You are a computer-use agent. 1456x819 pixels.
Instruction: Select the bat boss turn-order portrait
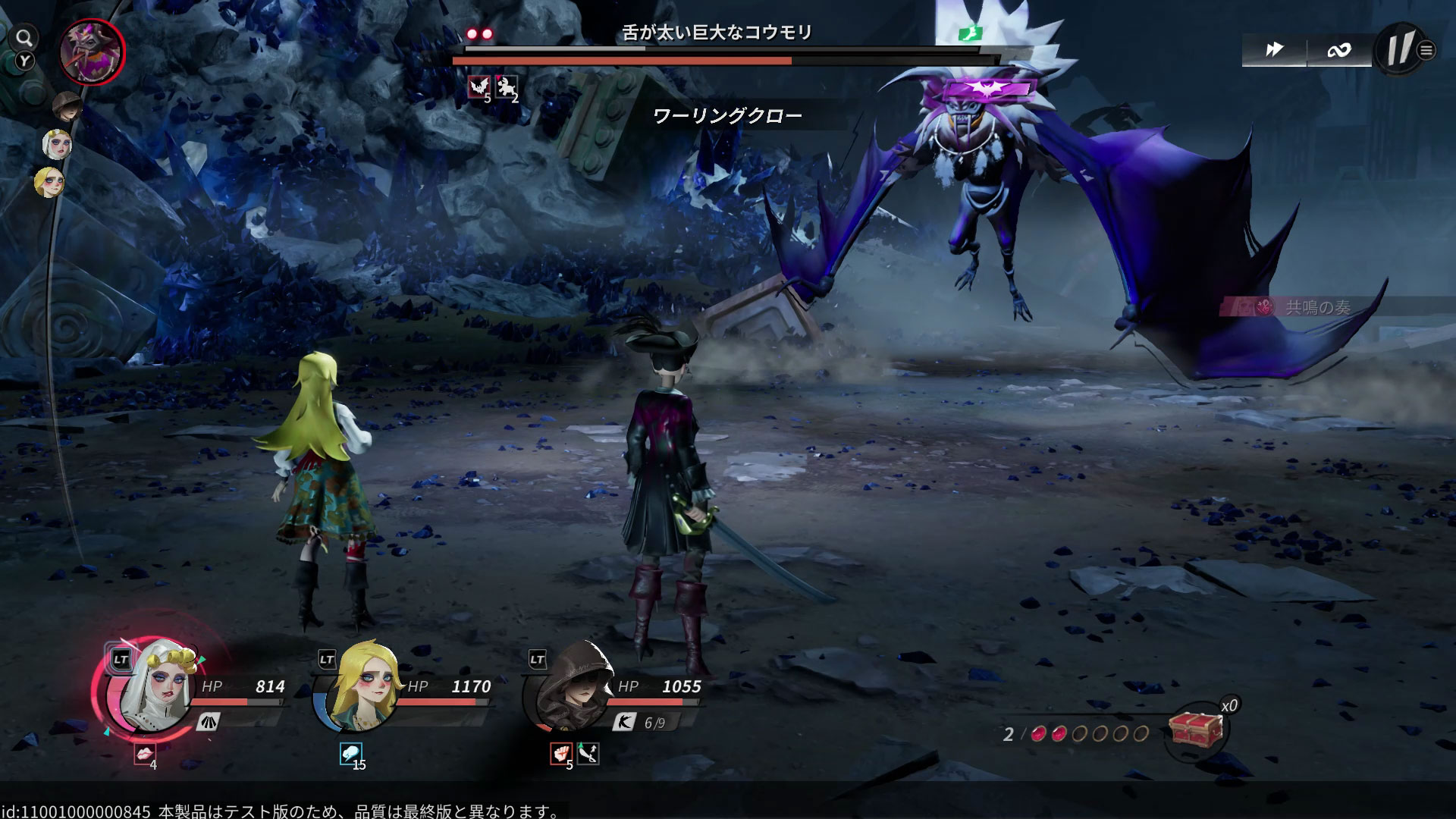(x=92, y=52)
